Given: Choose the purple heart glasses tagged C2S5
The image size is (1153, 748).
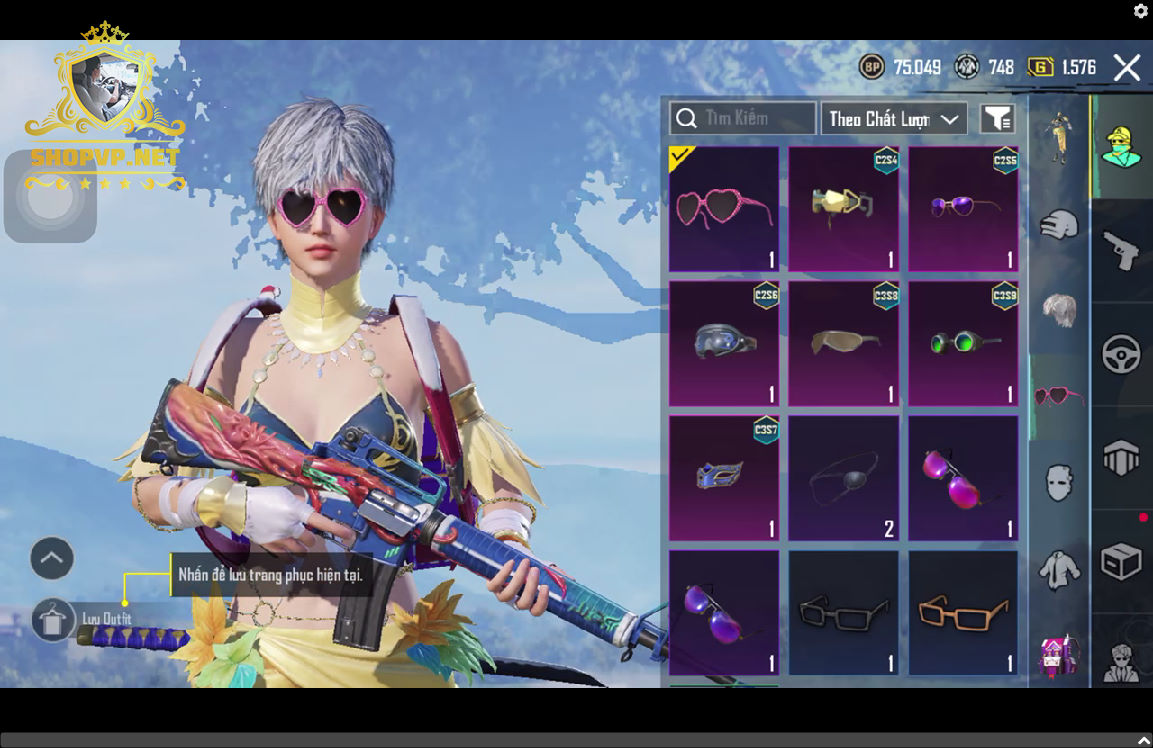Looking at the screenshot, I should point(963,209).
